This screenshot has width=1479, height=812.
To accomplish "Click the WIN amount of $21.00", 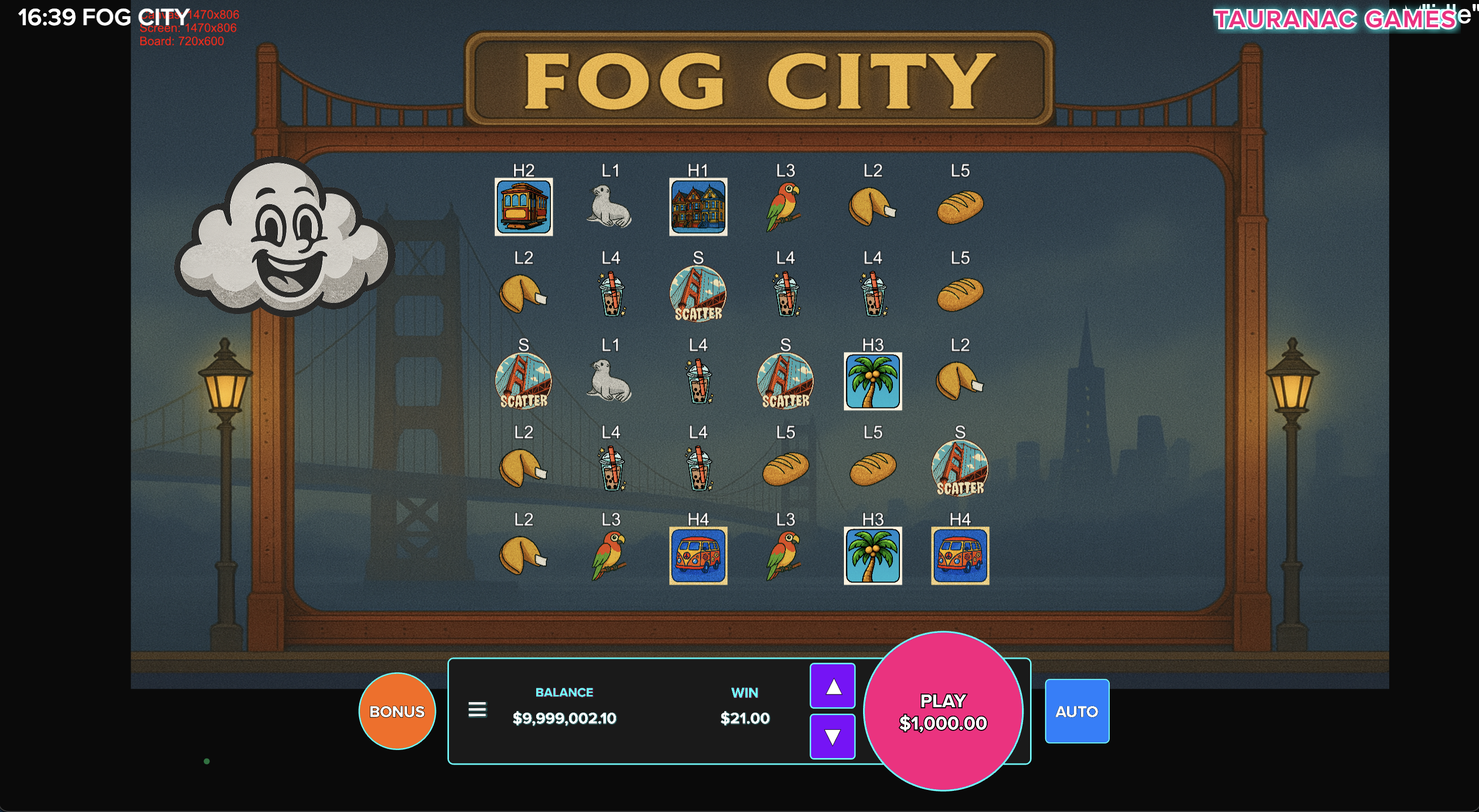I will coord(745,717).
